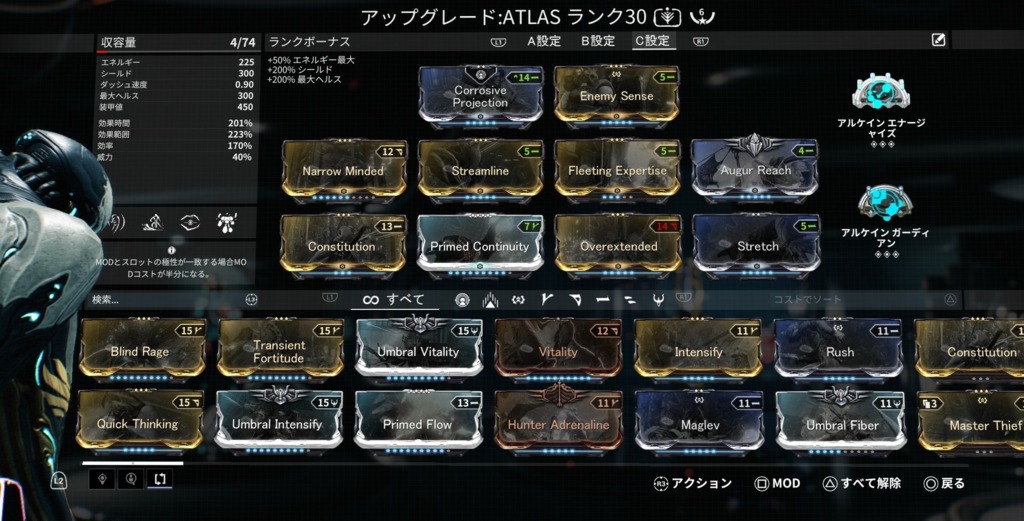Show all mods with the すべて filter
The height and width of the screenshot is (521, 1024).
pyautogui.click(x=394, y=299)
